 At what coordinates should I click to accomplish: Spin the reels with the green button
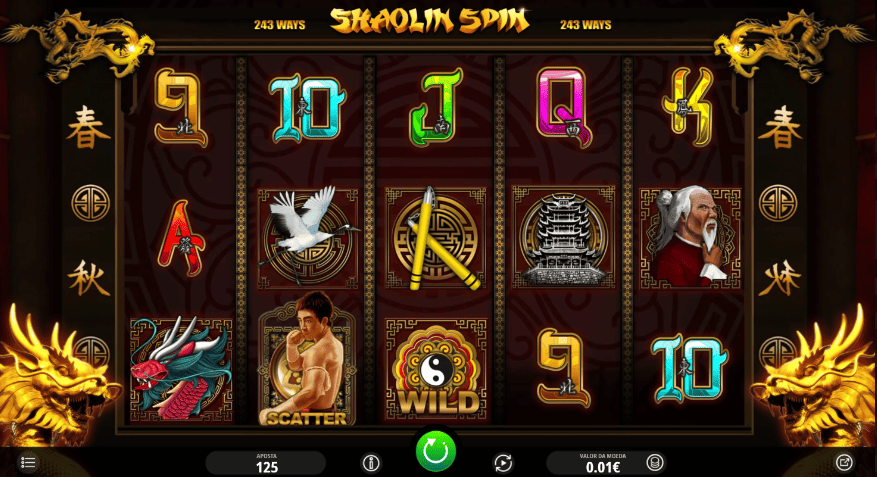click(436, 451)
